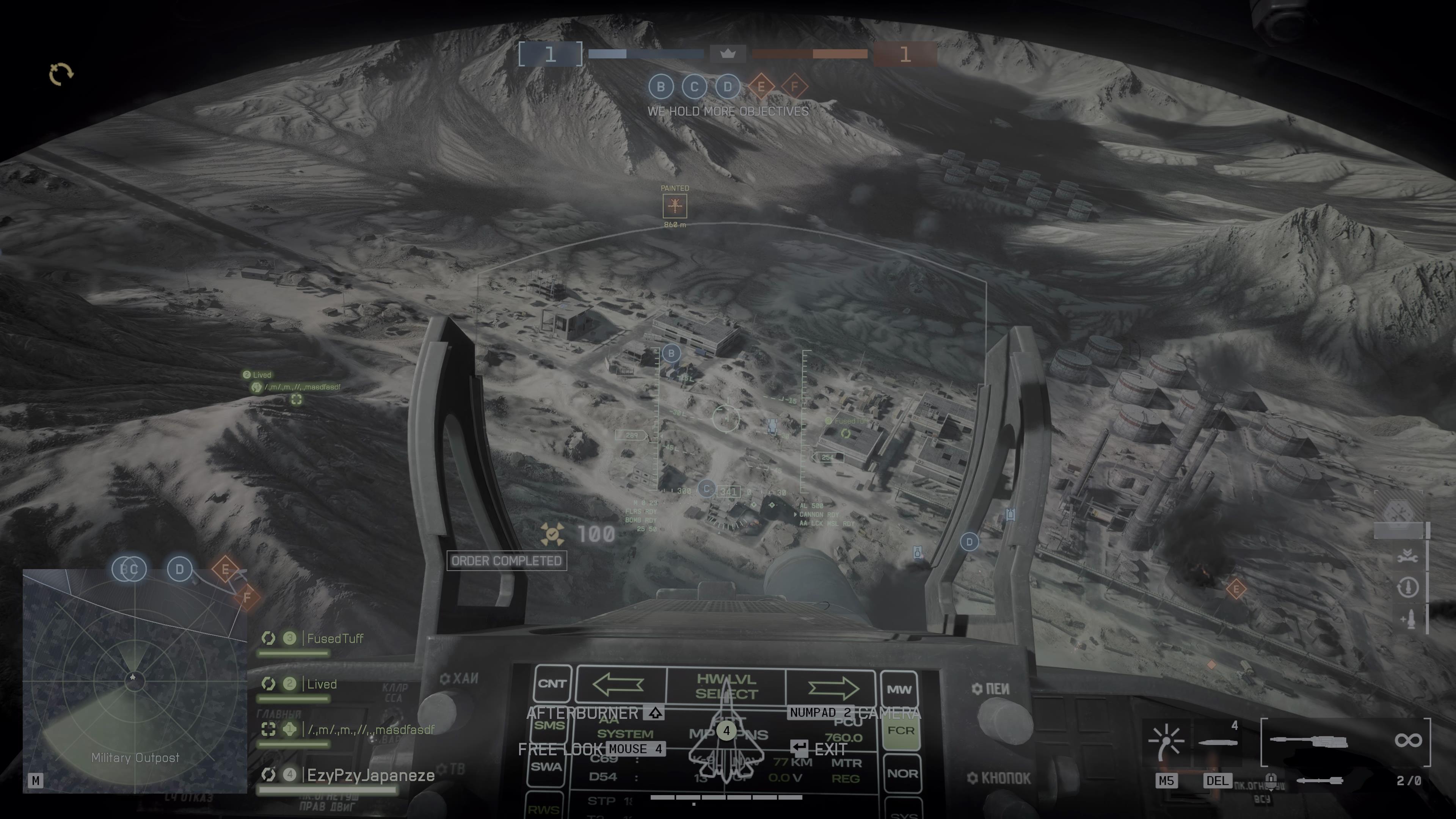Select EzyPzyJapaneze in the squad list
1456x819 pixels.
tap(370, 775)
